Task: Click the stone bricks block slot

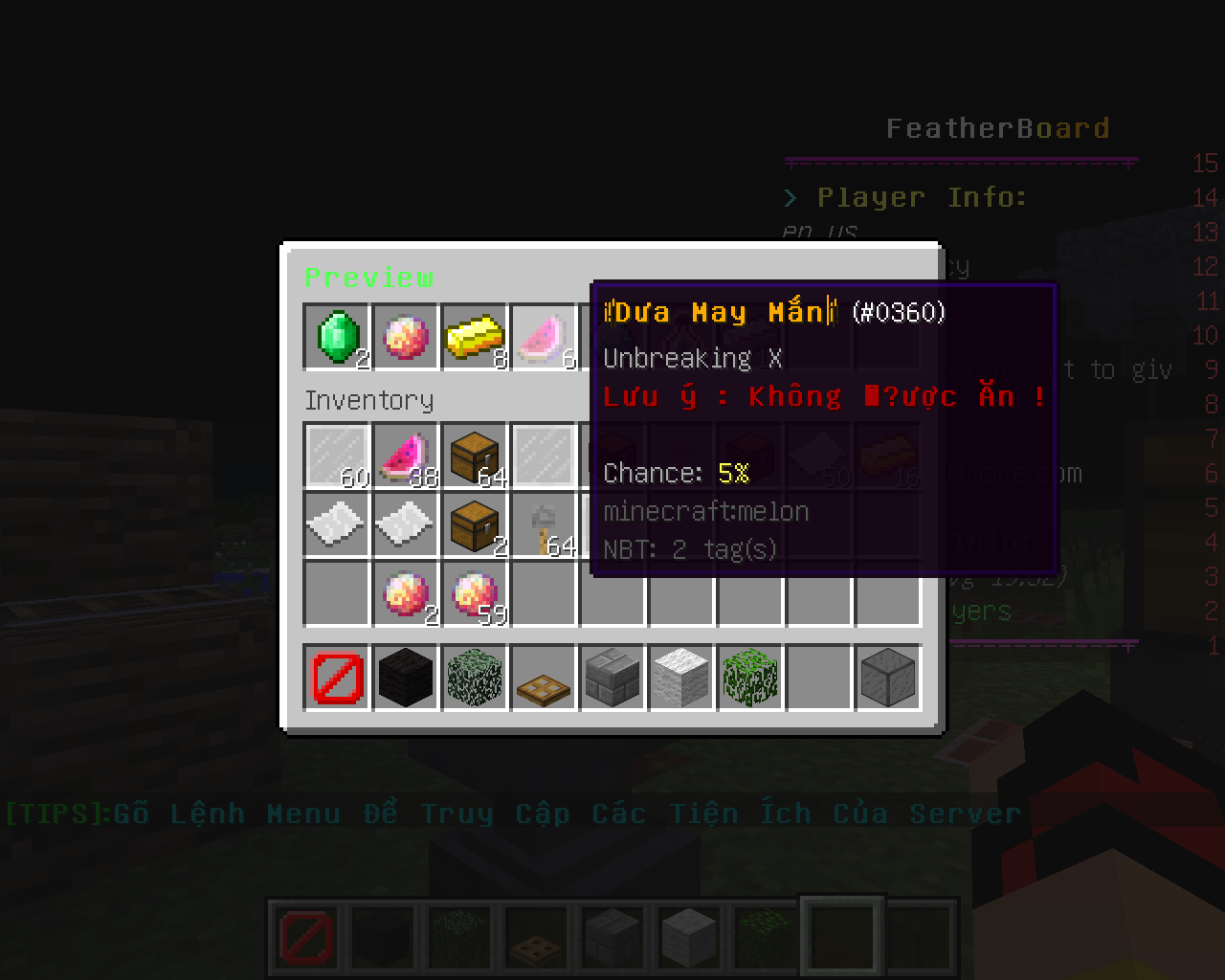Action: 612,678
